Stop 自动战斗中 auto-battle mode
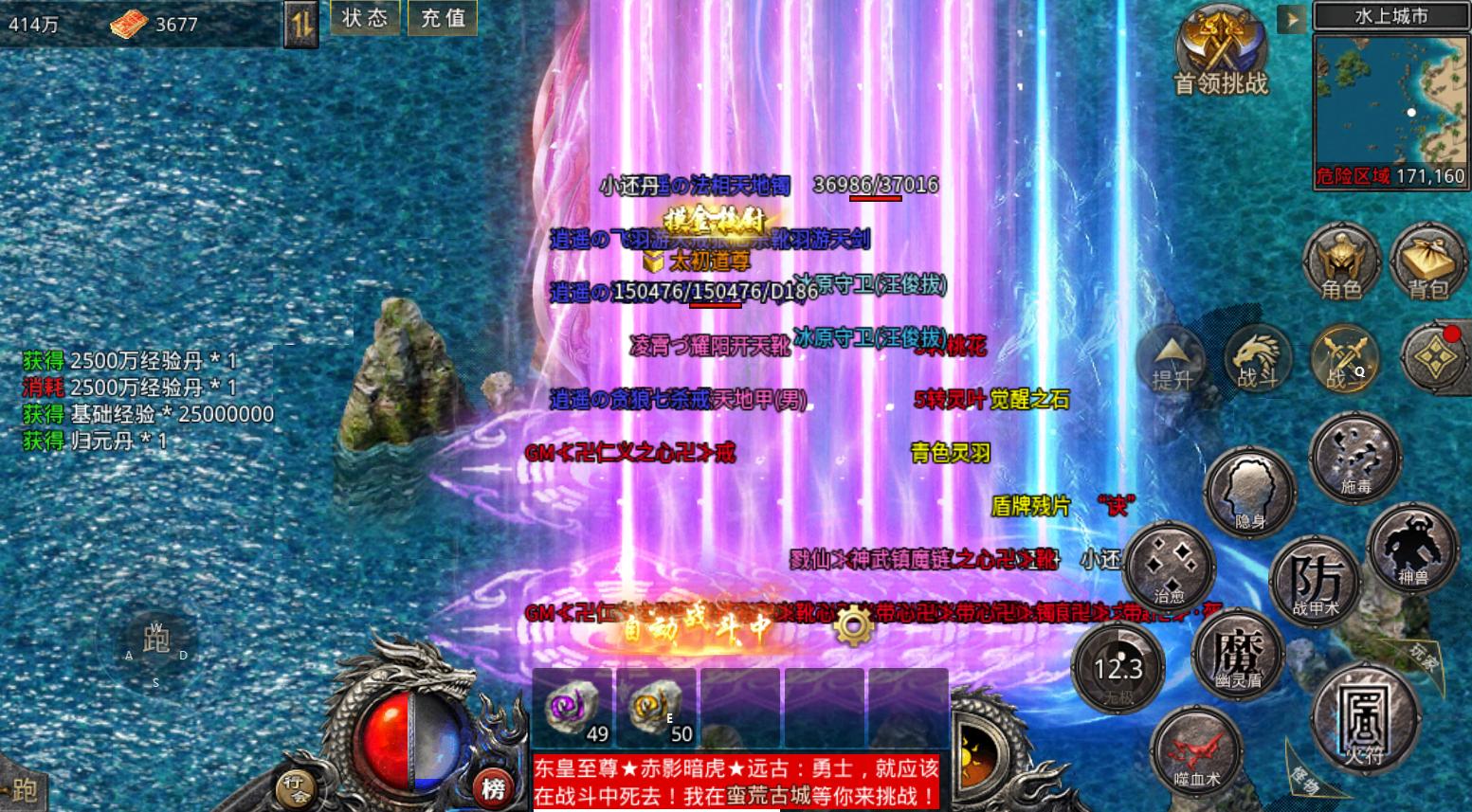1472x812 pixels. [699, 625]
